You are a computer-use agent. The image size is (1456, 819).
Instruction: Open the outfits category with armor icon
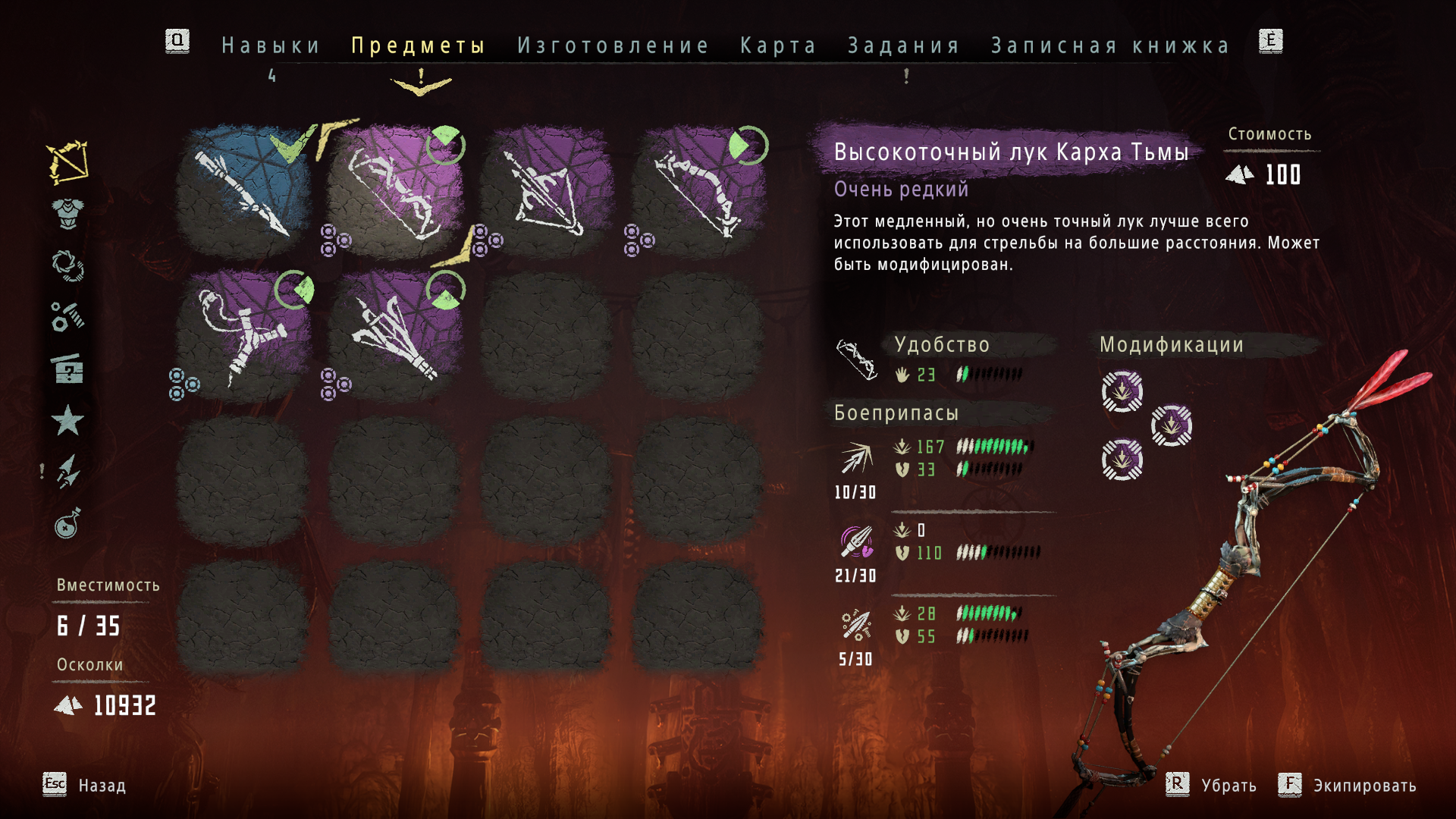(68, 213)
